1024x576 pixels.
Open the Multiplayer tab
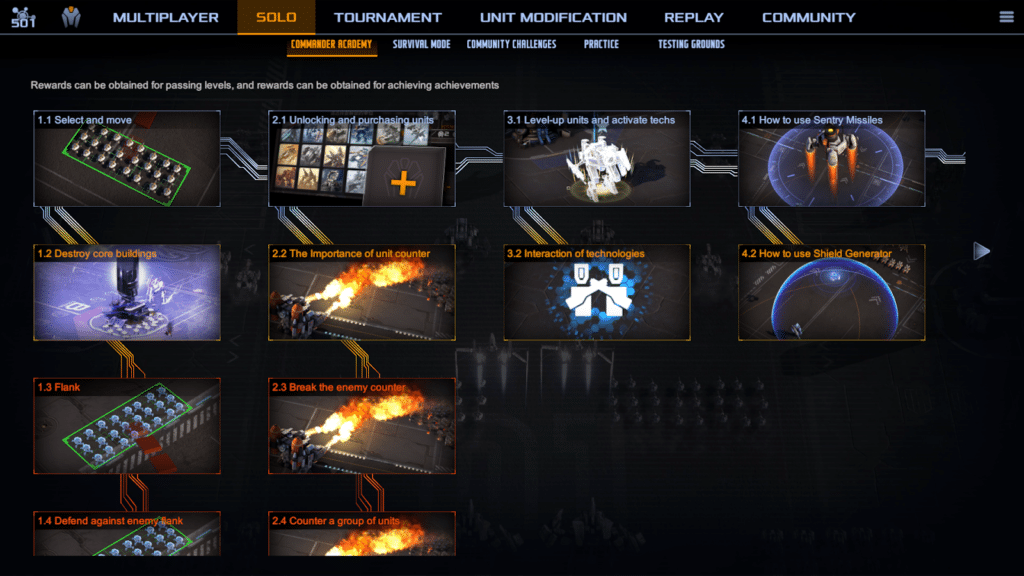click(165, 17)
